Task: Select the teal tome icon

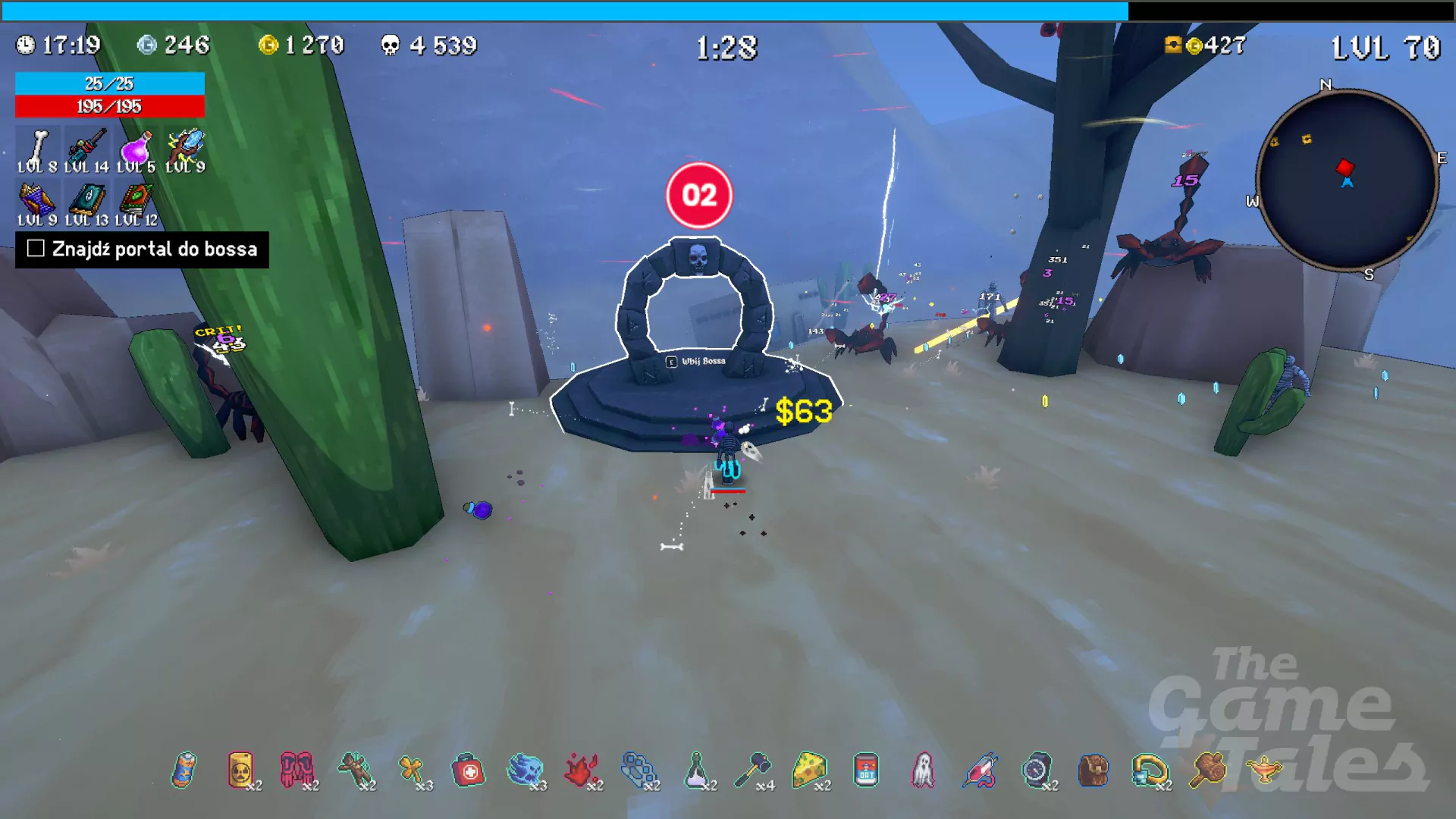Action: 86,201
